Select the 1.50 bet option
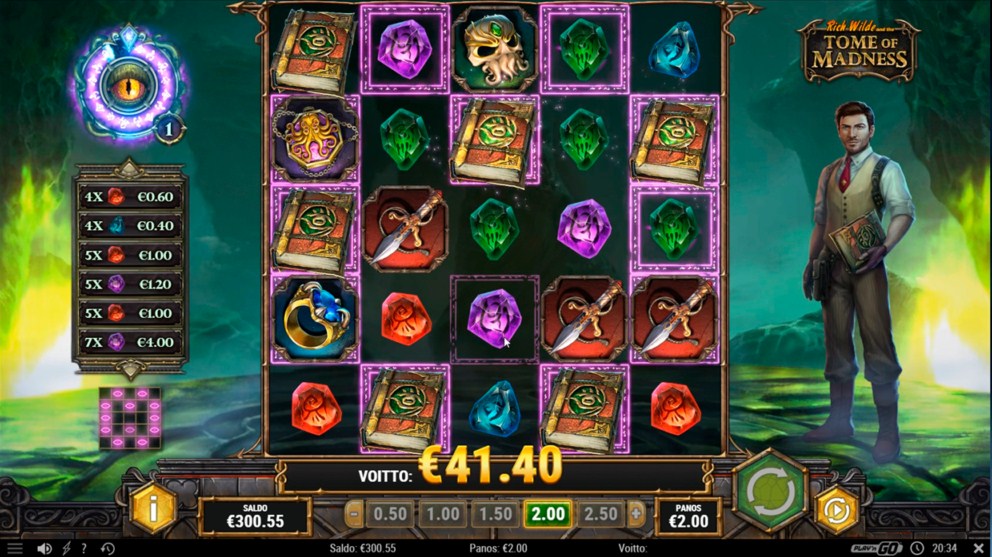 pyautogui.click(x=494, y=515)
